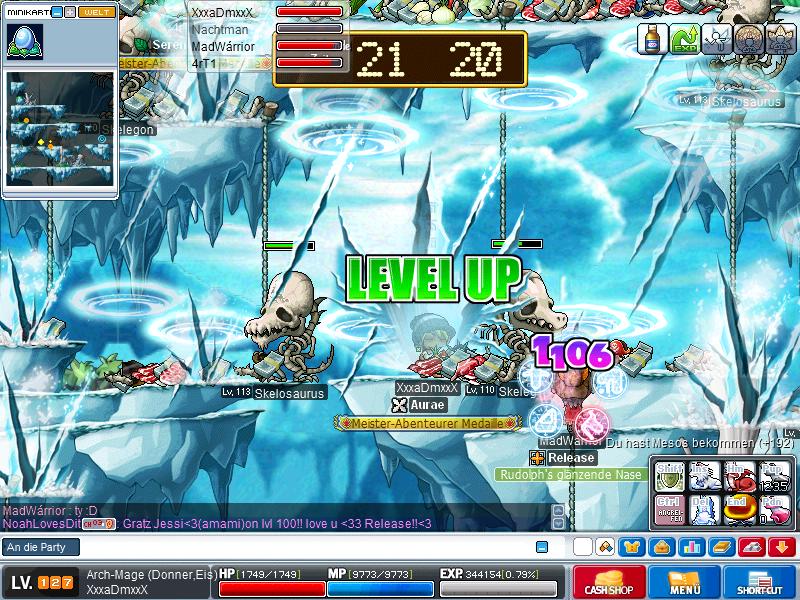Activate the Shift green shield skill slot
The height and width of the screenshot is (600, 800).
pos(668,475)
